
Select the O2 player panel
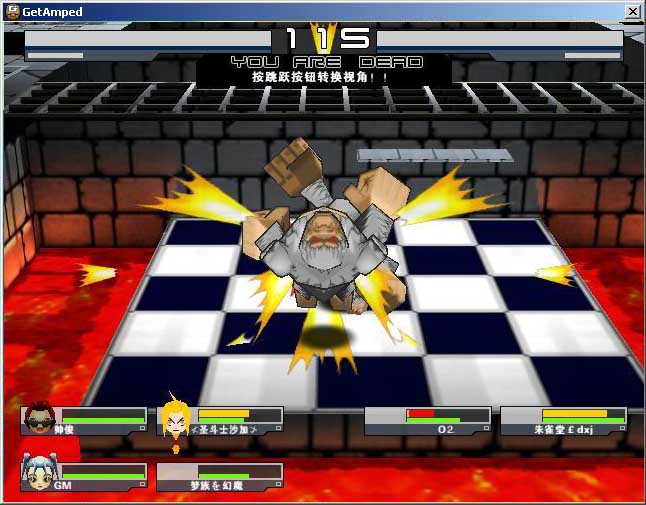coord(427,420)
